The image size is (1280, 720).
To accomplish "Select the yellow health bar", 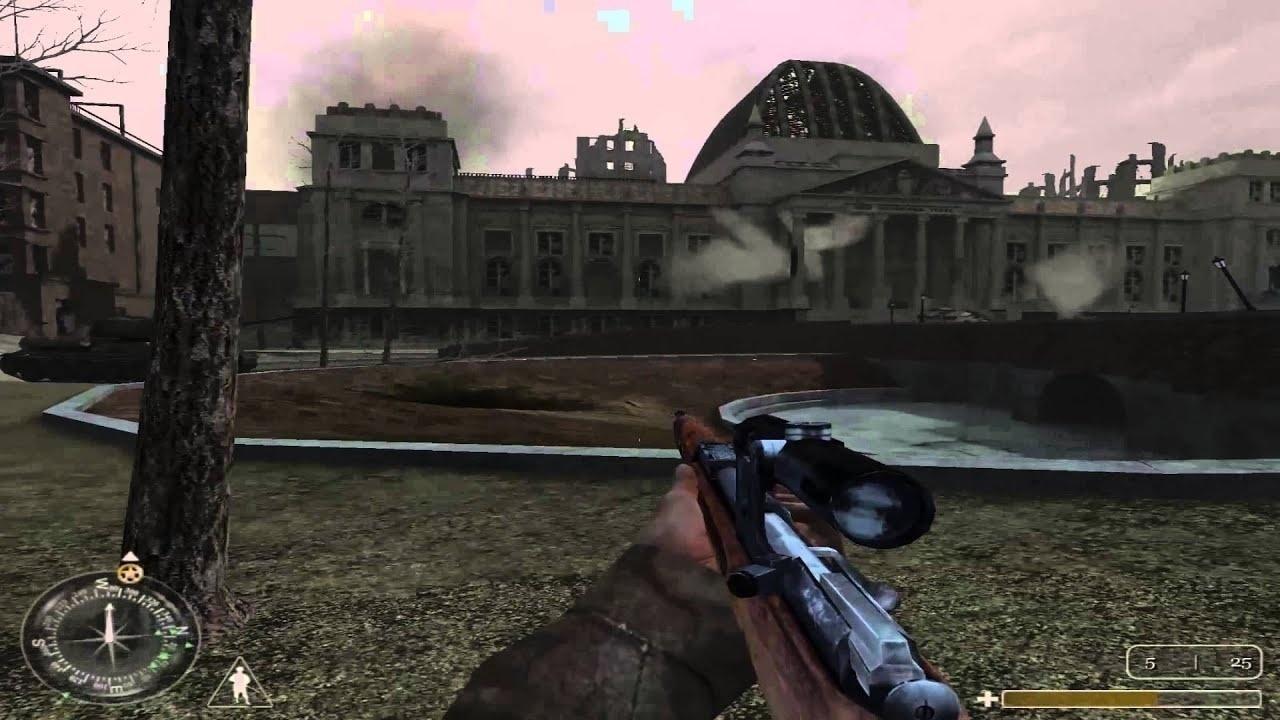I will click(1080, 700).
